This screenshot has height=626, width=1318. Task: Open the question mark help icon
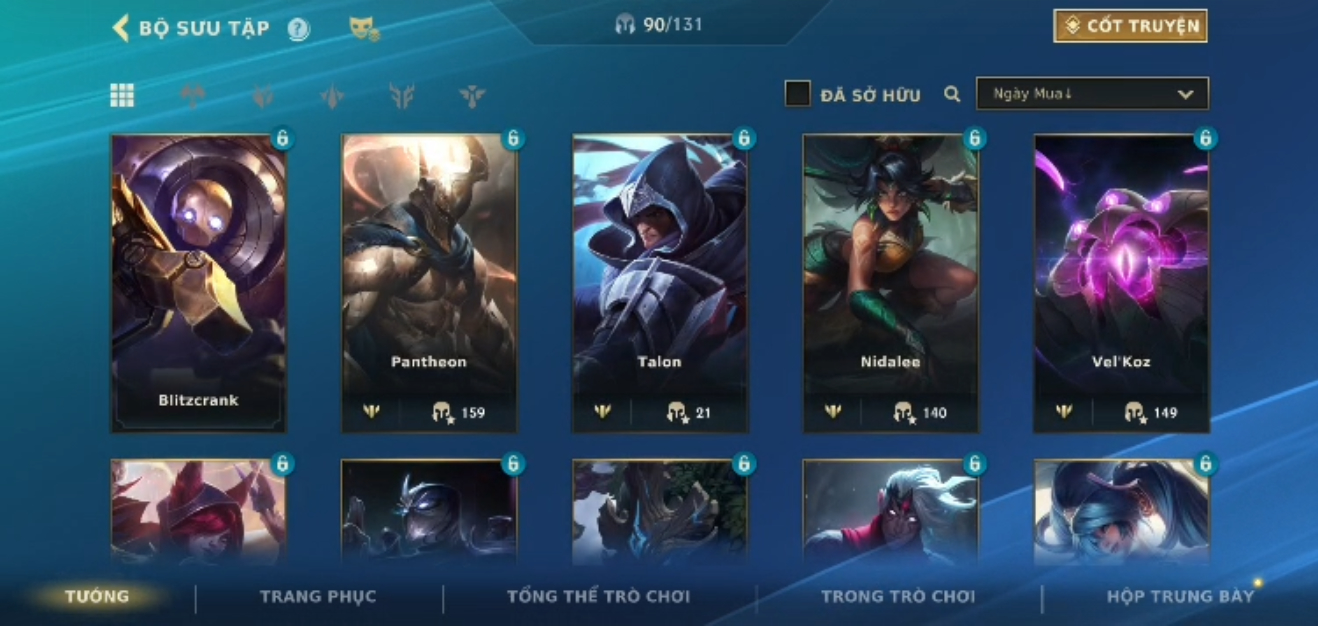click(298, 29)
